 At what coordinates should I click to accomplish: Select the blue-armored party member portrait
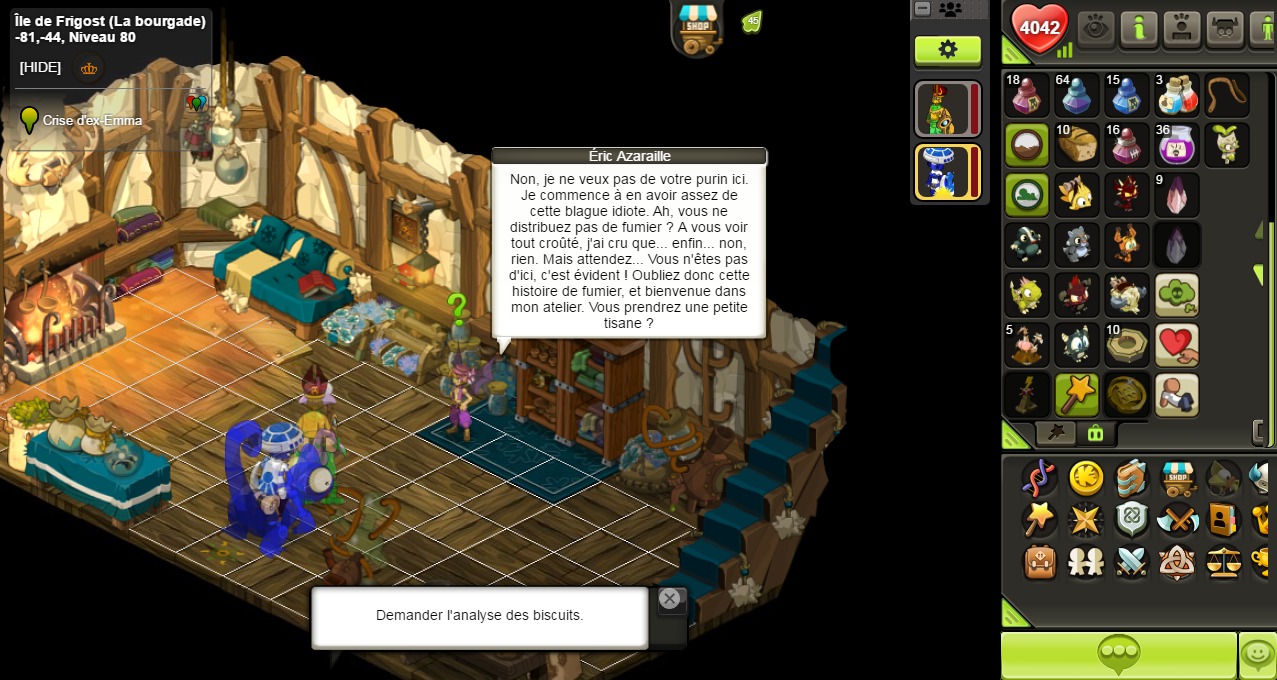(x=942, y=172)
